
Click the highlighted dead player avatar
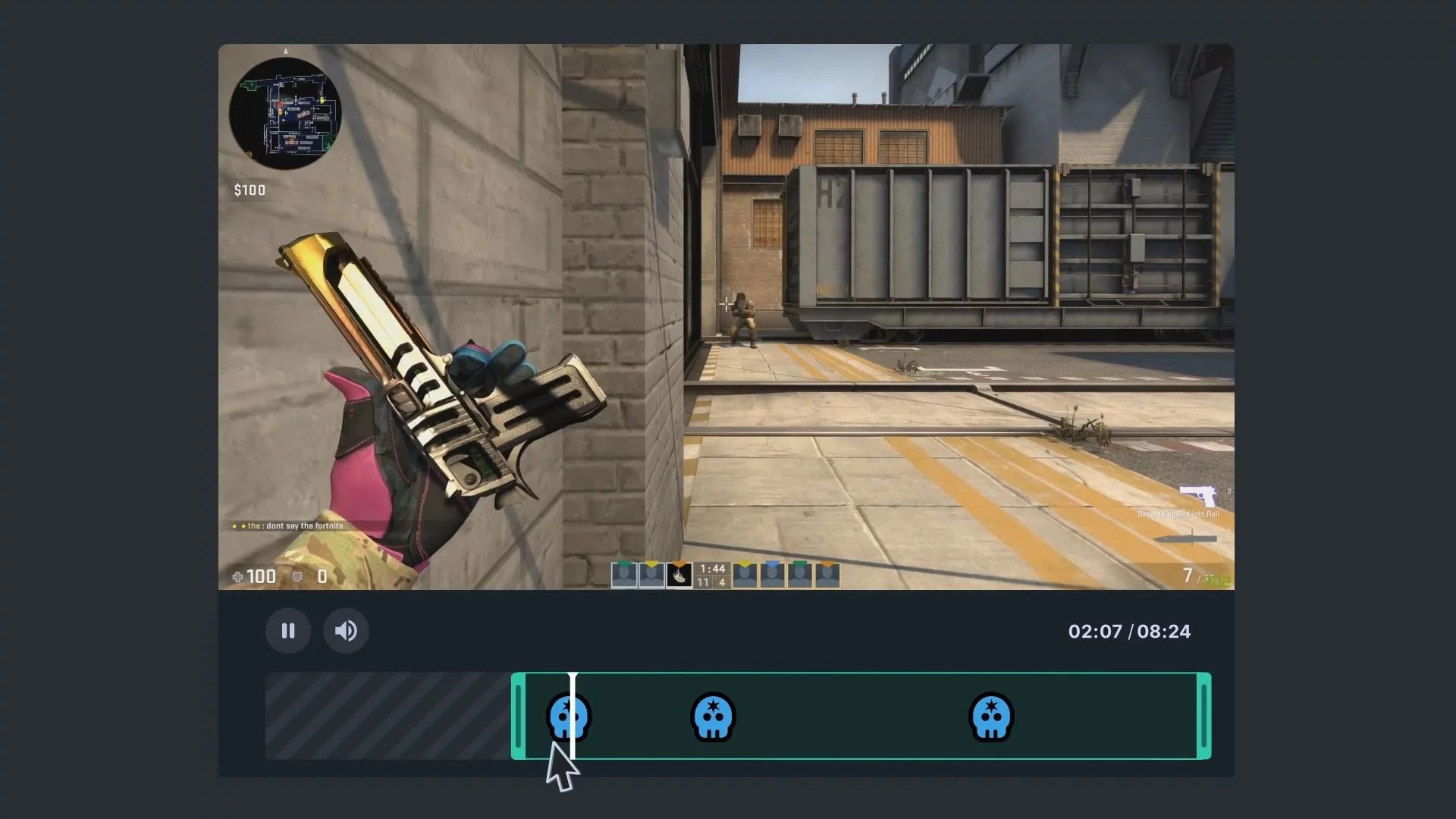[x=679, y=576]
